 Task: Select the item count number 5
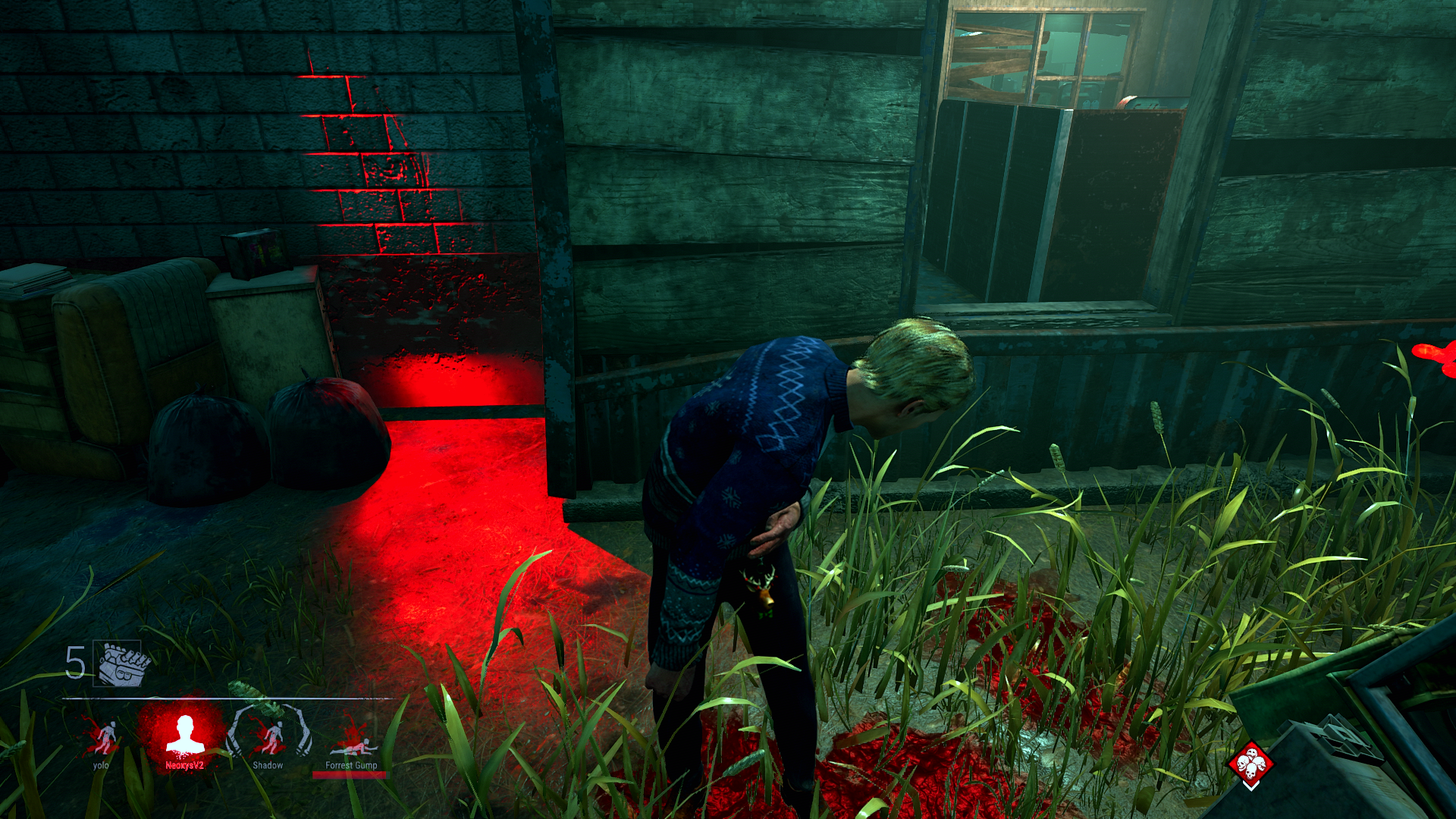pyautogui.click(x=74, y=664)
